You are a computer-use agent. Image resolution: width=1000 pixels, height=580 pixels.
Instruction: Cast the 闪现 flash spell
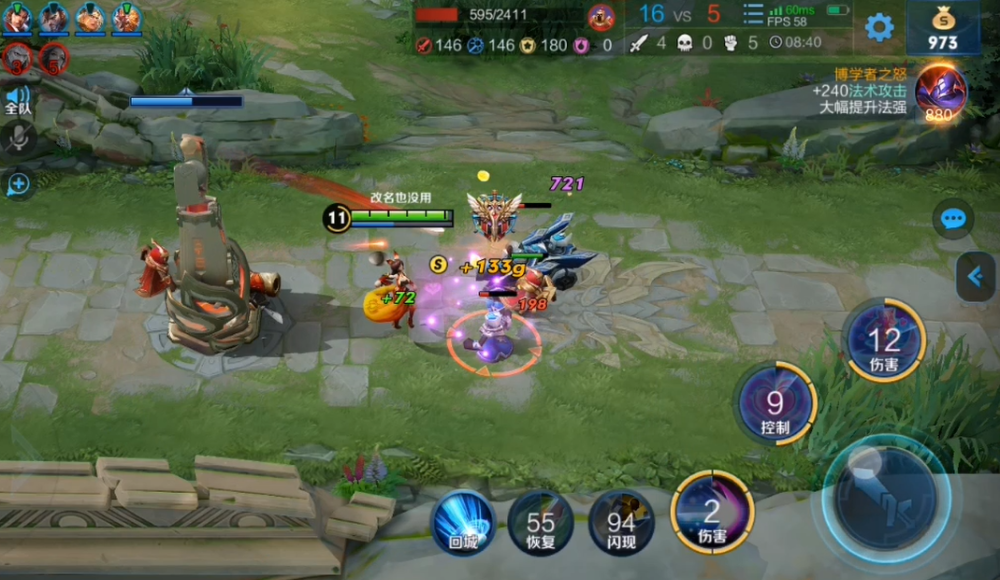point(620,522)
